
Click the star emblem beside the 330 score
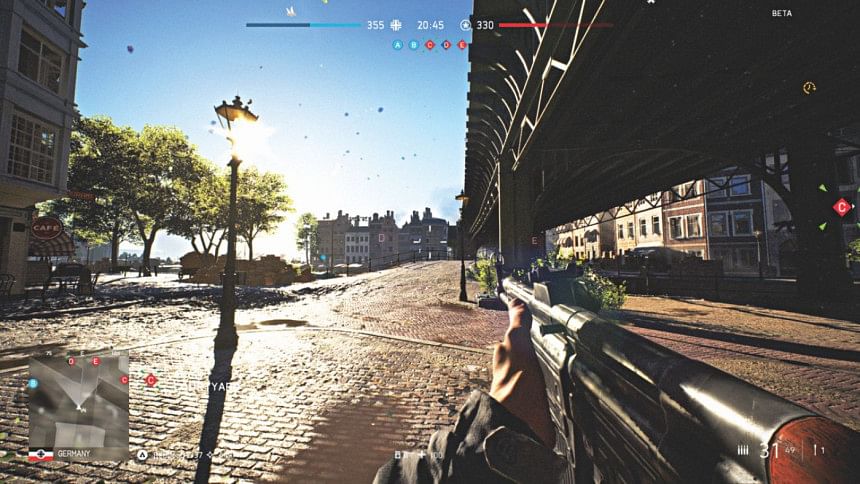(x=466, y=25)
